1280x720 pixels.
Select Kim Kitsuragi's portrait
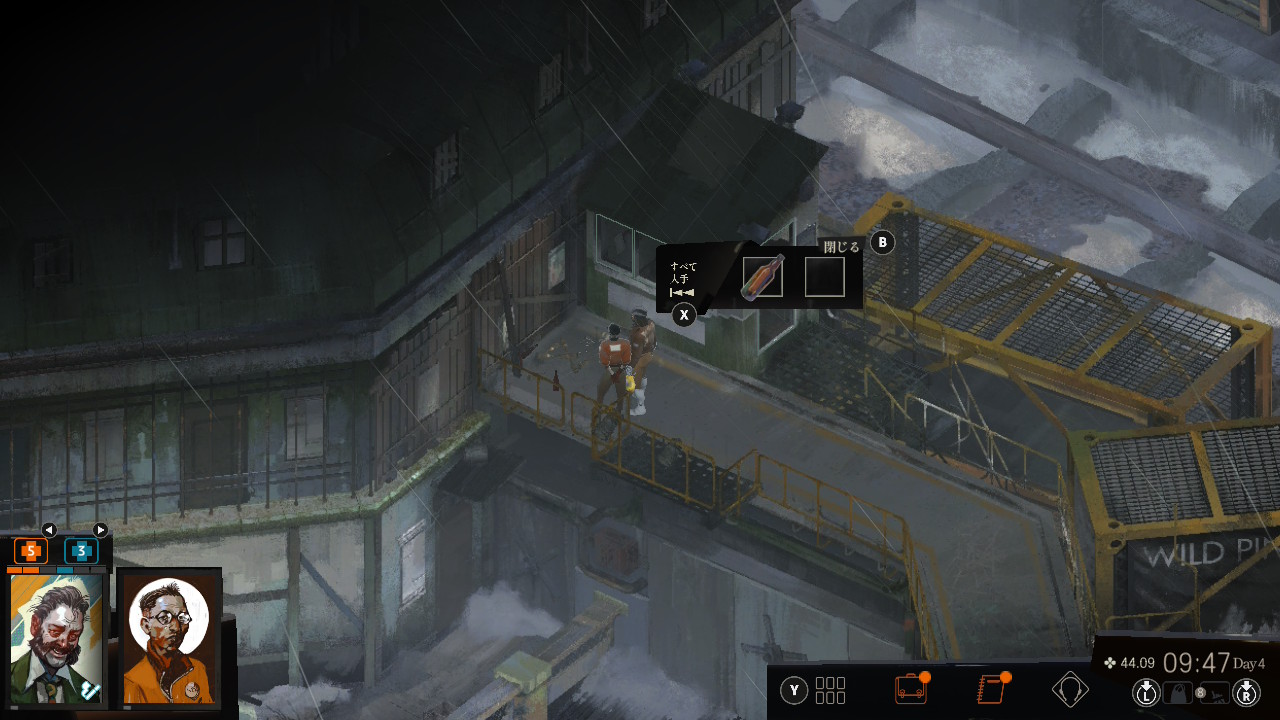click(x=169, y=638)
